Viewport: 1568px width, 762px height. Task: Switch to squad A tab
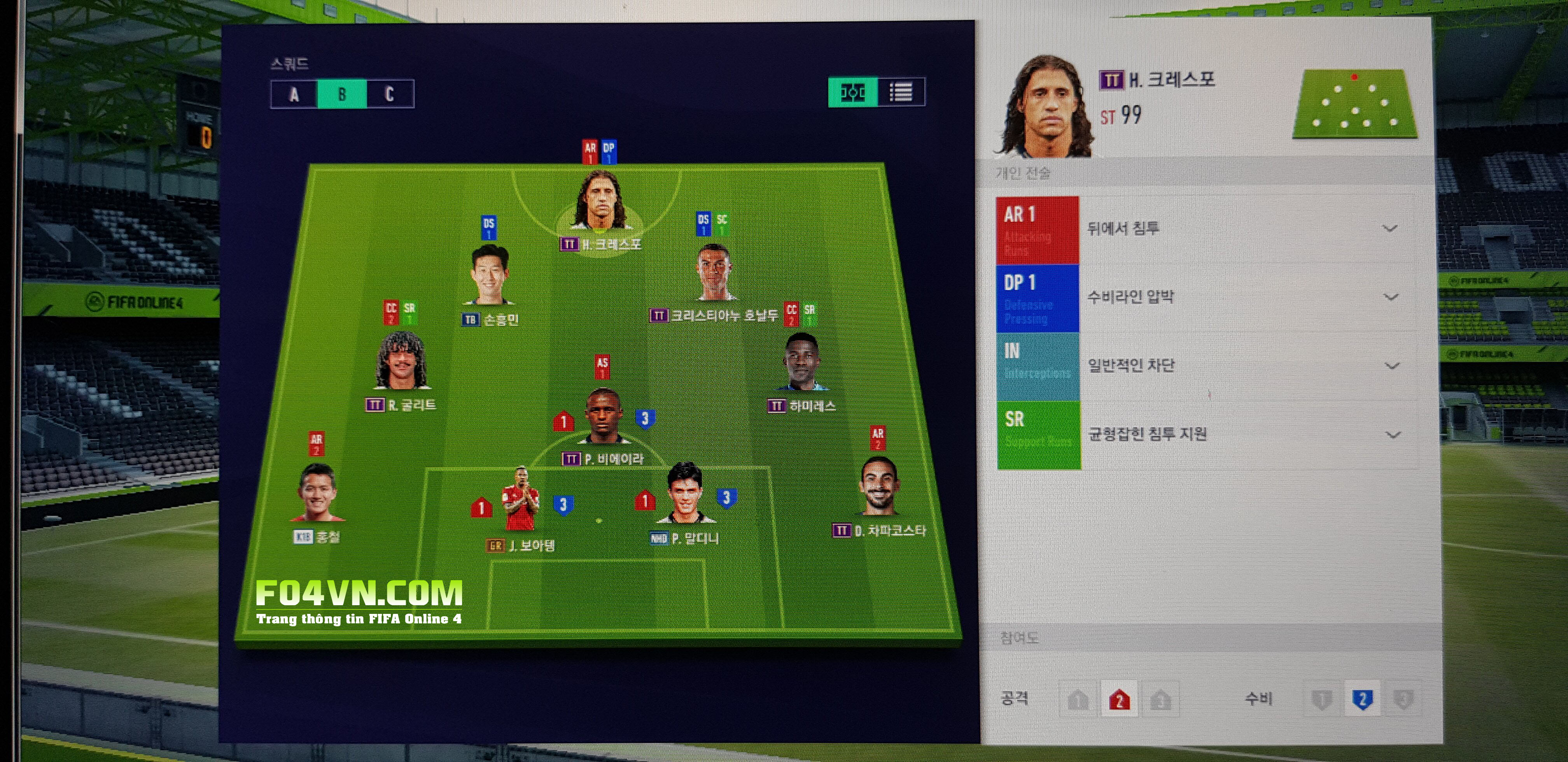pyautogui.click(x=294, y=94)
